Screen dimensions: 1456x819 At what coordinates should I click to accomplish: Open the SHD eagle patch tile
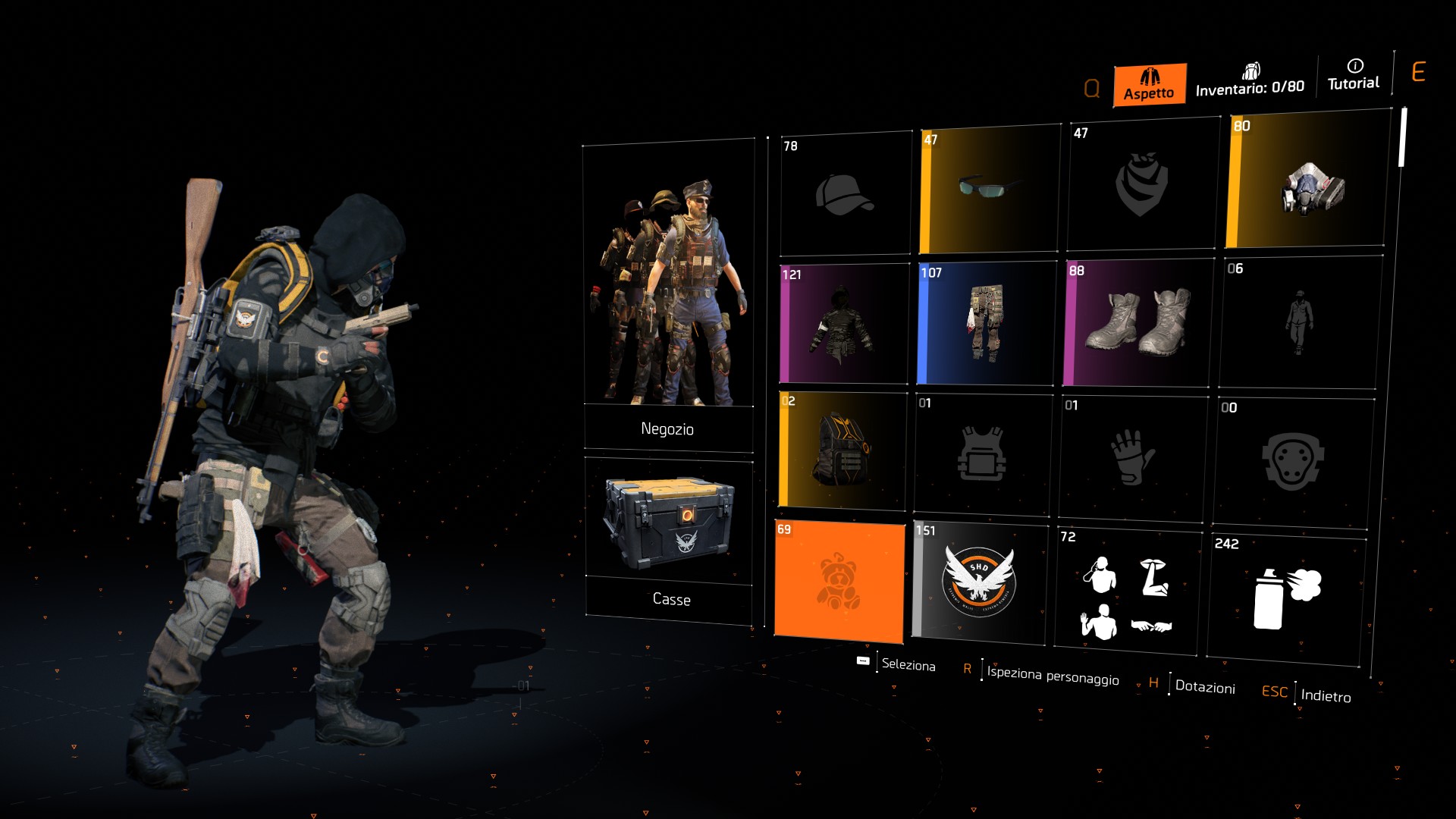tap(979, 583)
